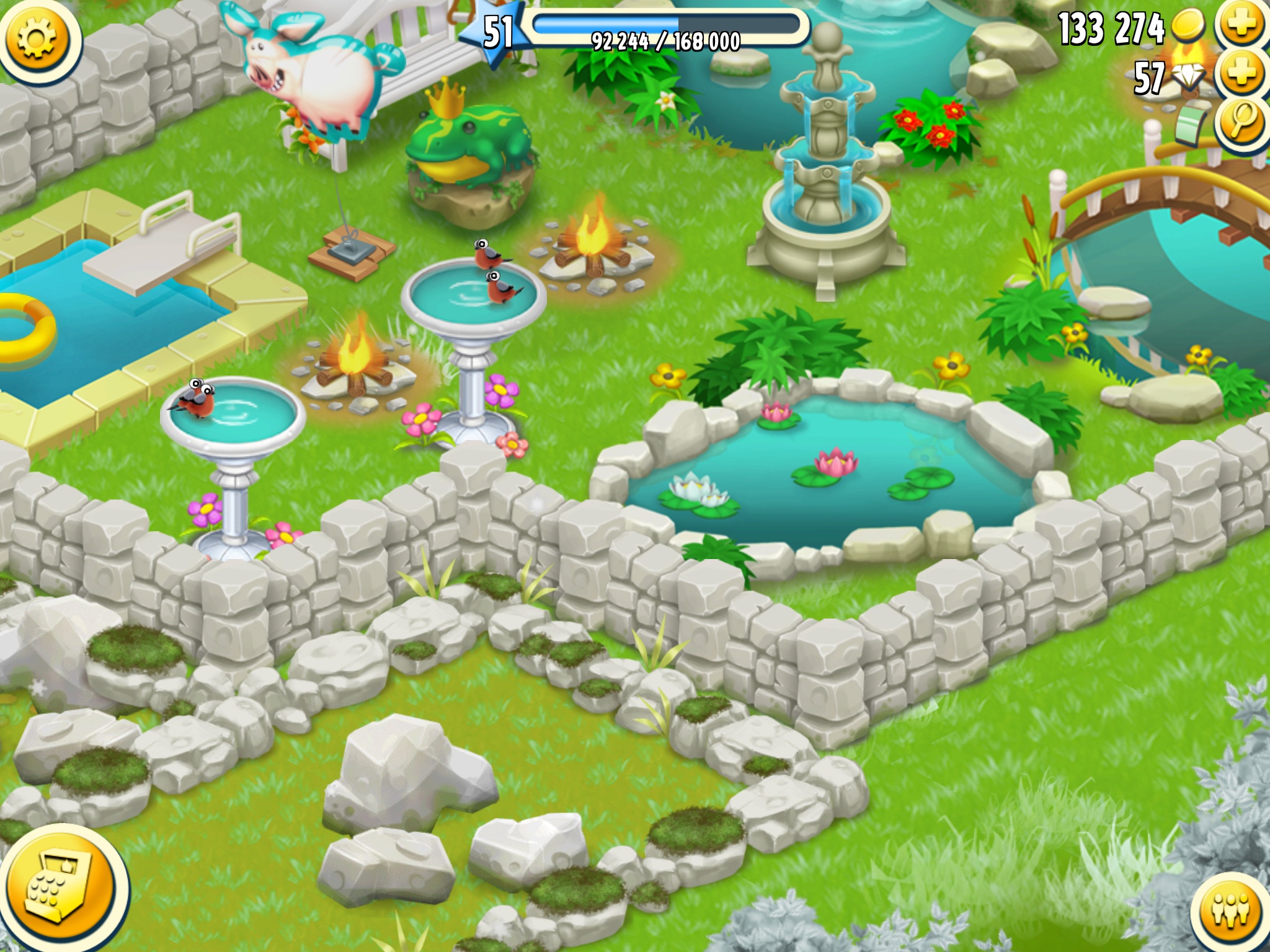This screenshot has height=952, width=1270.
Task: Open the gear settings menu
Action: point(37,38)
